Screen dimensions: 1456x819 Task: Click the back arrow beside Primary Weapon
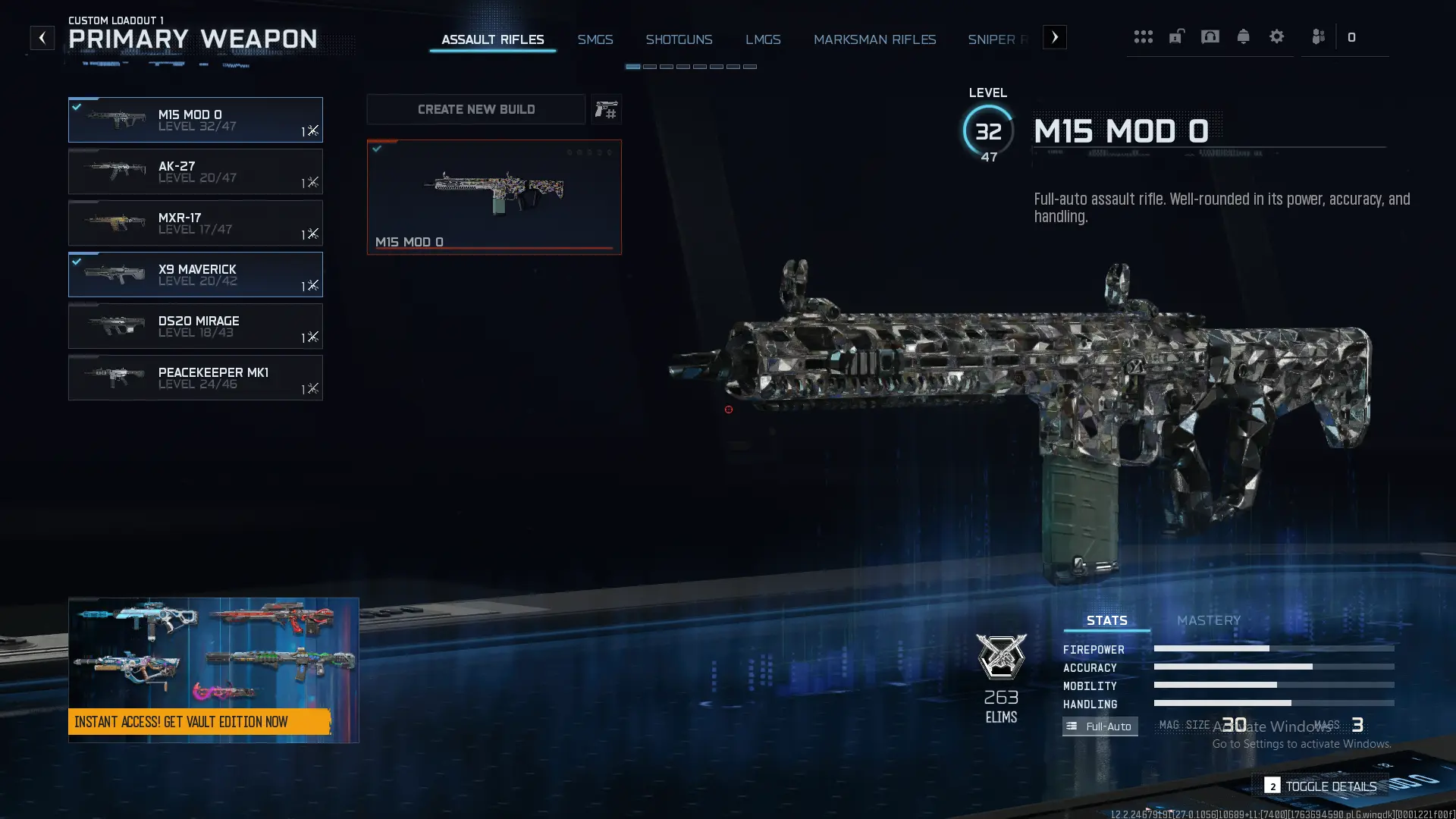[42, 36]
